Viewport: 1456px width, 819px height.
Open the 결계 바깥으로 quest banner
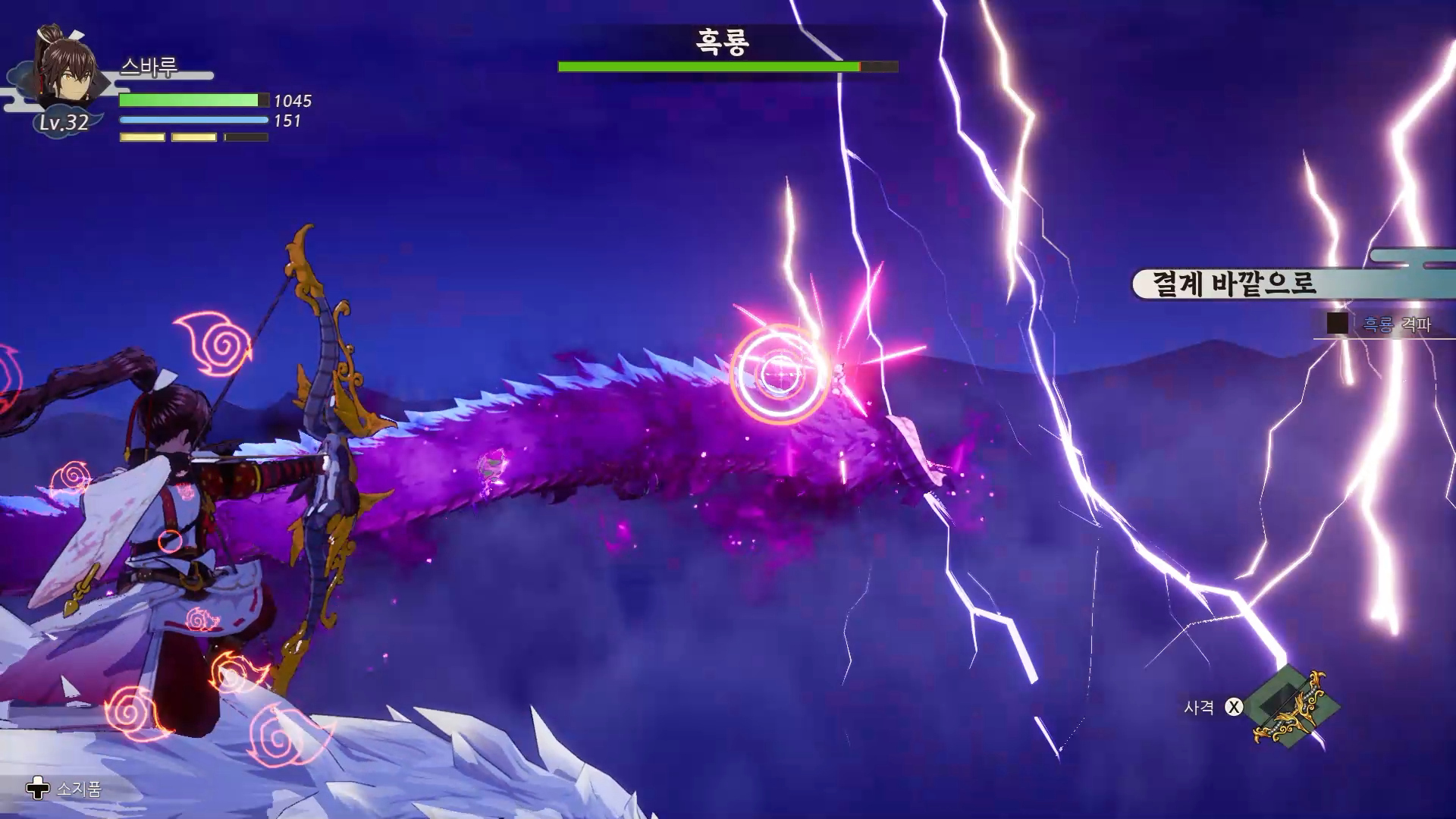click(1234, 284)
